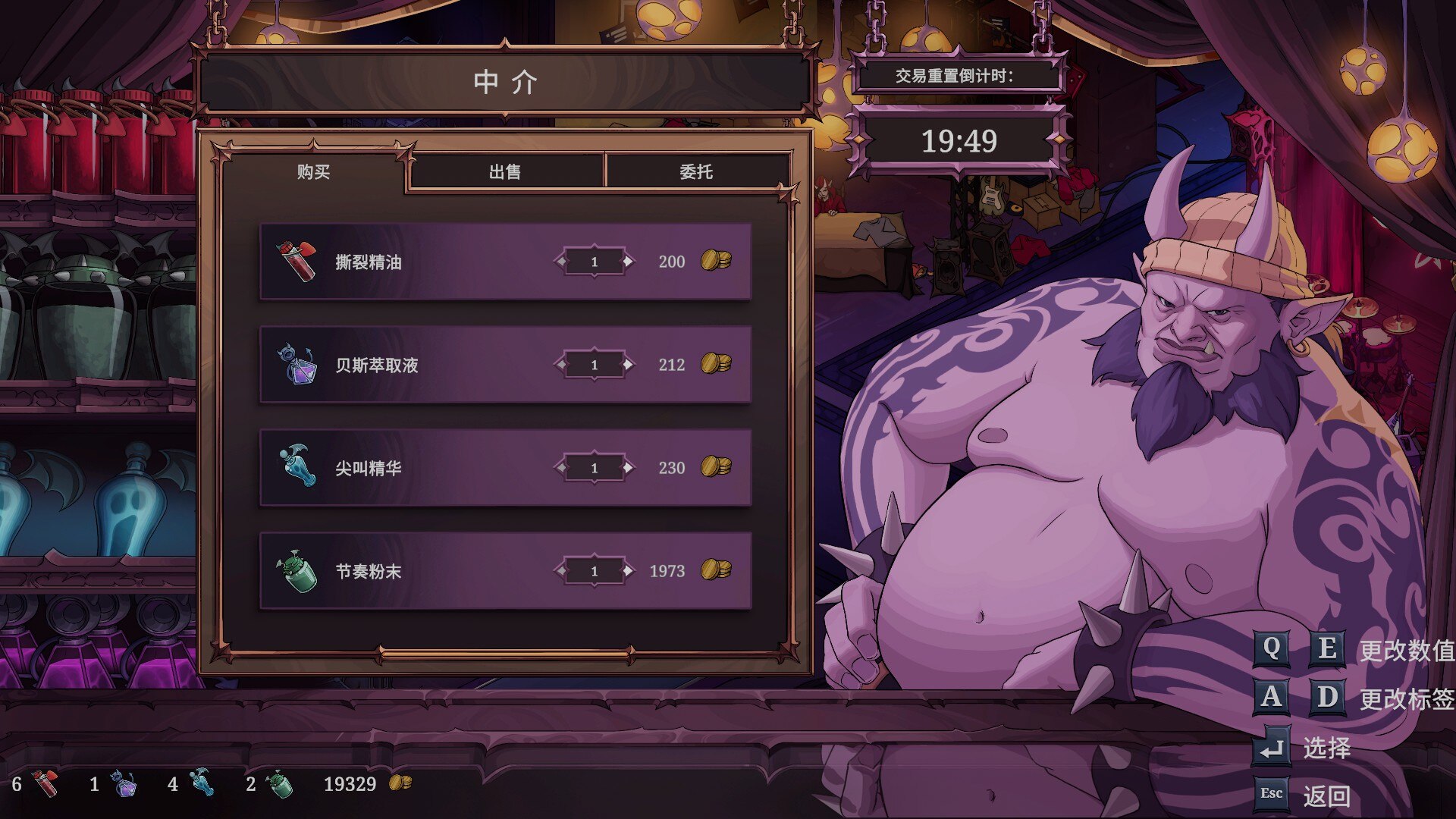The image size is (1456, 819).
Task: Decrease 尖叫精华 purchase quantity
Action: click(561, 468)
